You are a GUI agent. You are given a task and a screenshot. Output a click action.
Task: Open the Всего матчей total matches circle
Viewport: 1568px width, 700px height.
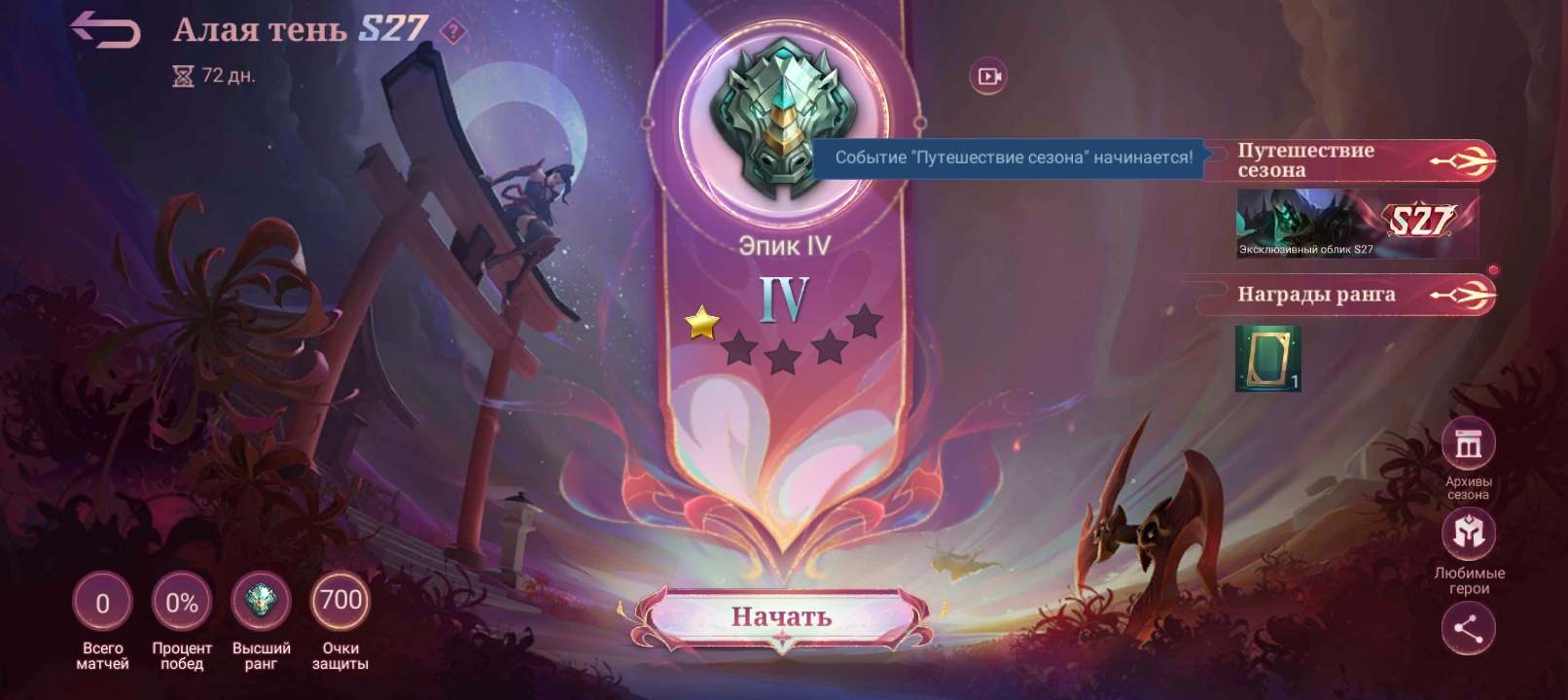[102, 603]
